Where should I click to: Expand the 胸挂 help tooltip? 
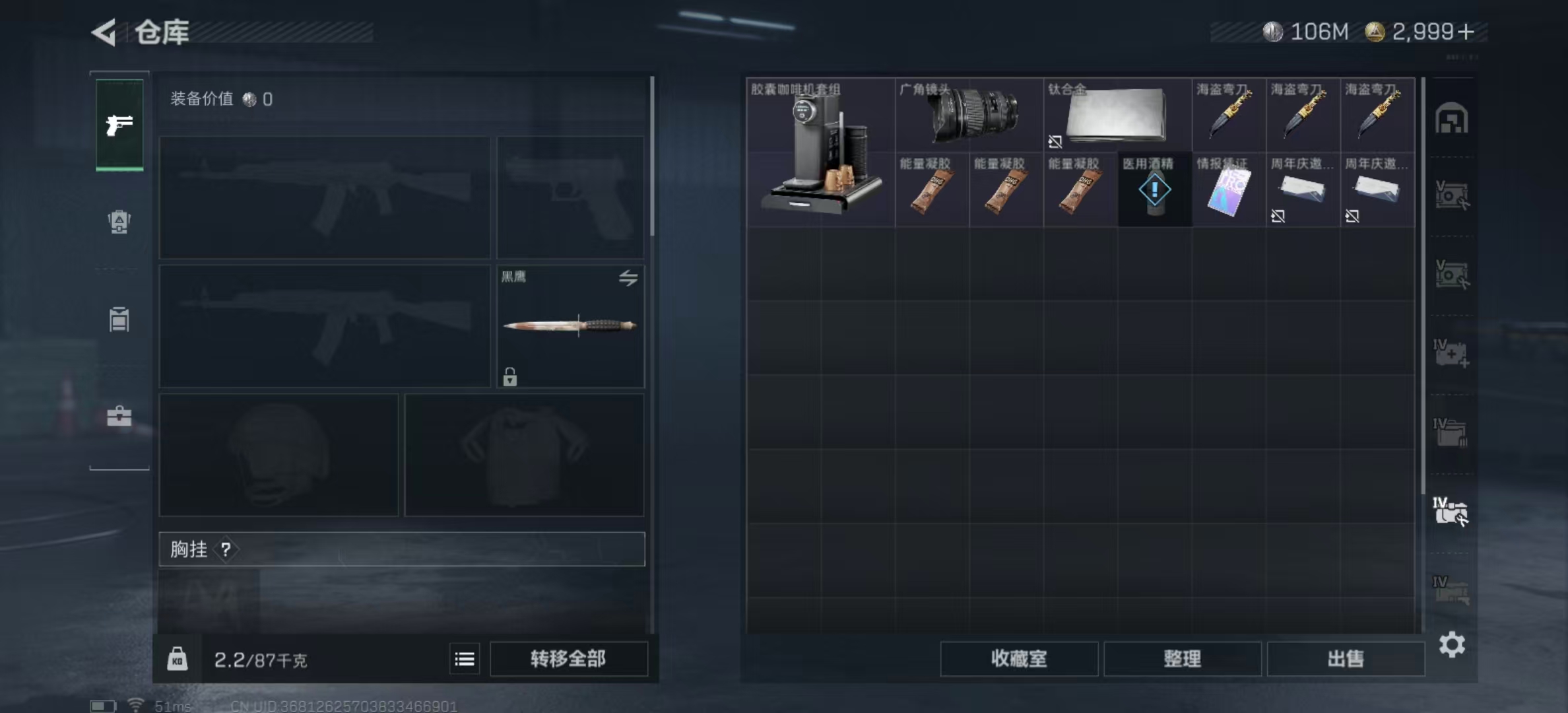click(227, 550)
